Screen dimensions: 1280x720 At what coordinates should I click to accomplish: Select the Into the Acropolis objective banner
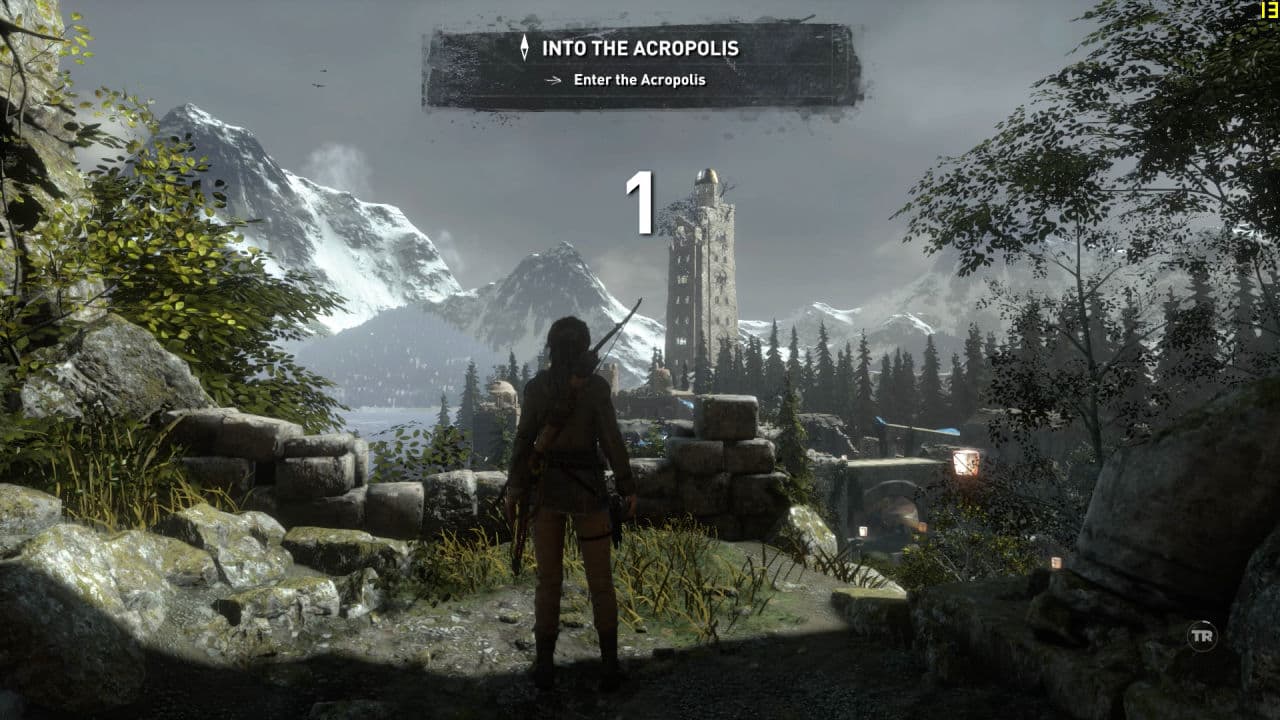click(642, 64)
